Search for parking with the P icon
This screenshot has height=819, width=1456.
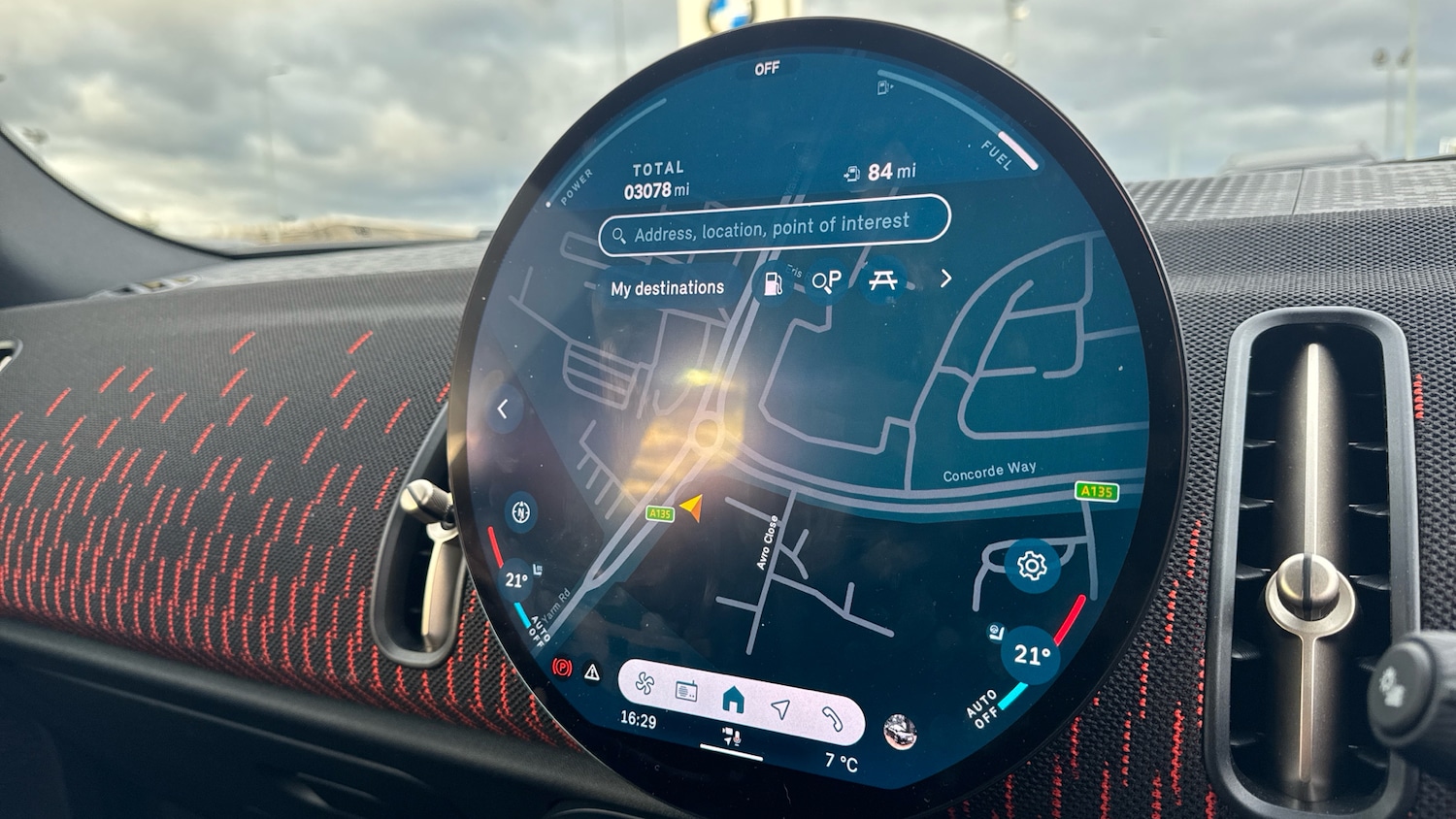pos(826,281)
